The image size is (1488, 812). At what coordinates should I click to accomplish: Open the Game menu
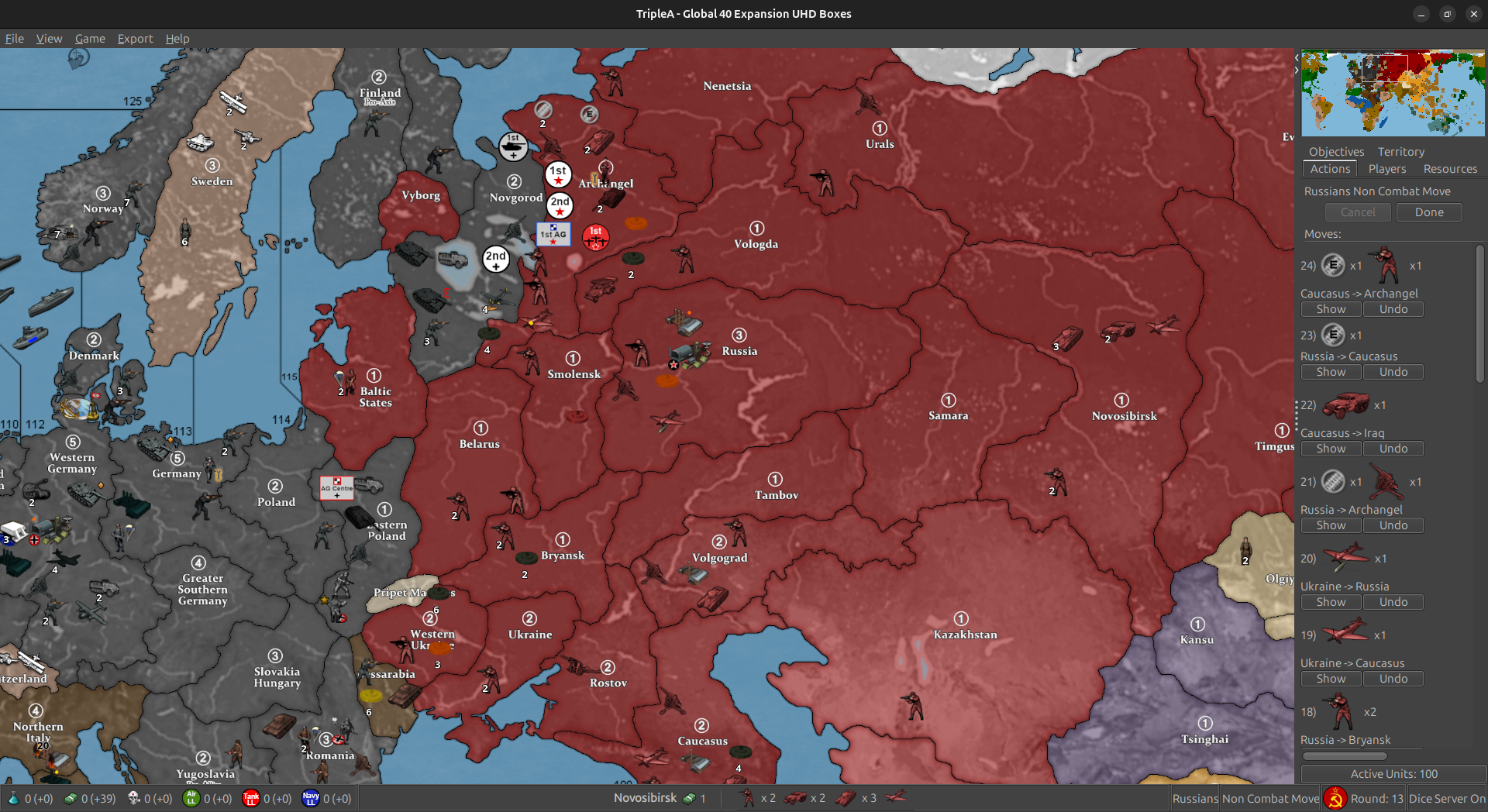(x=90, y=38)
